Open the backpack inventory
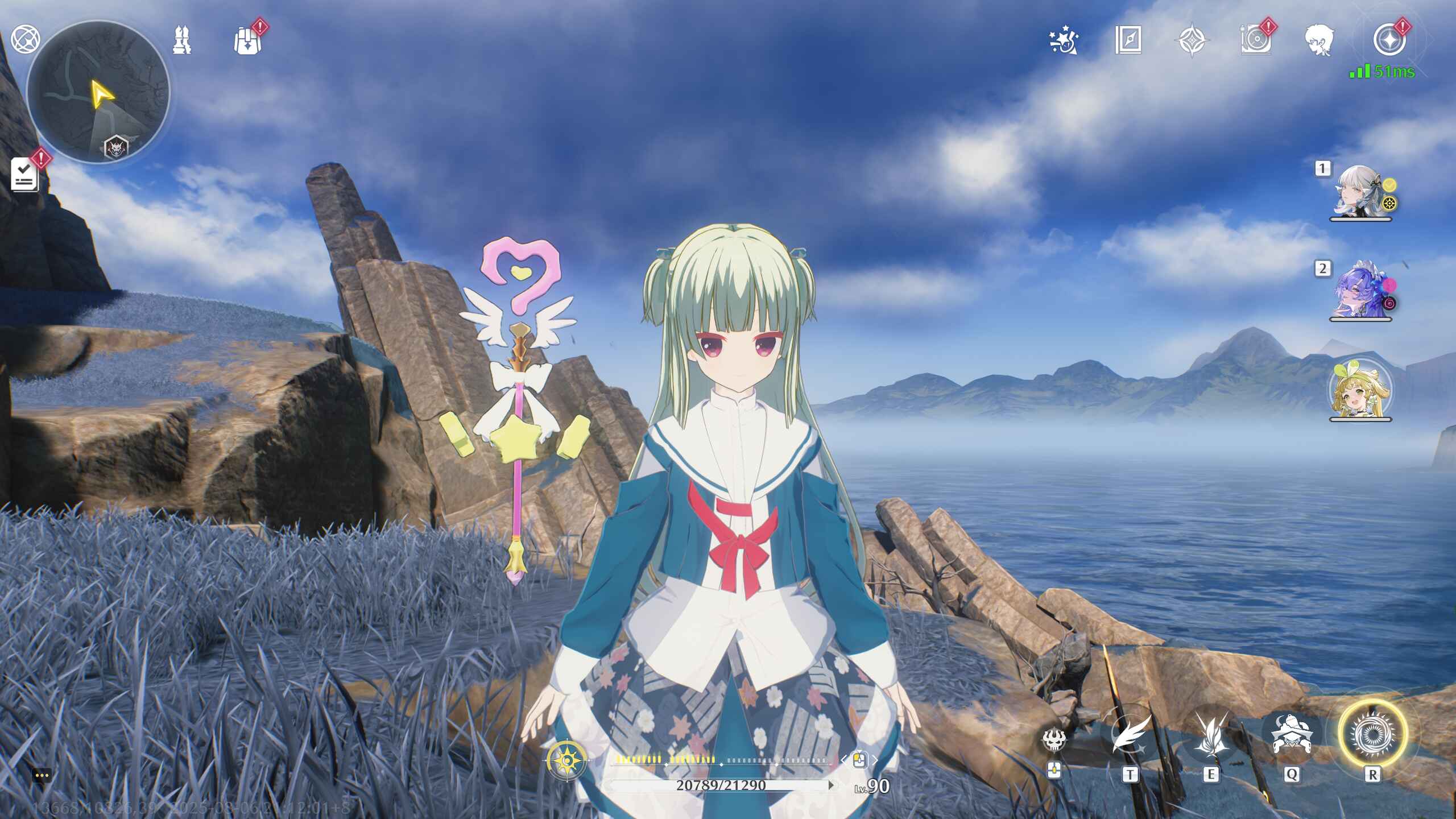 [247, 41]
